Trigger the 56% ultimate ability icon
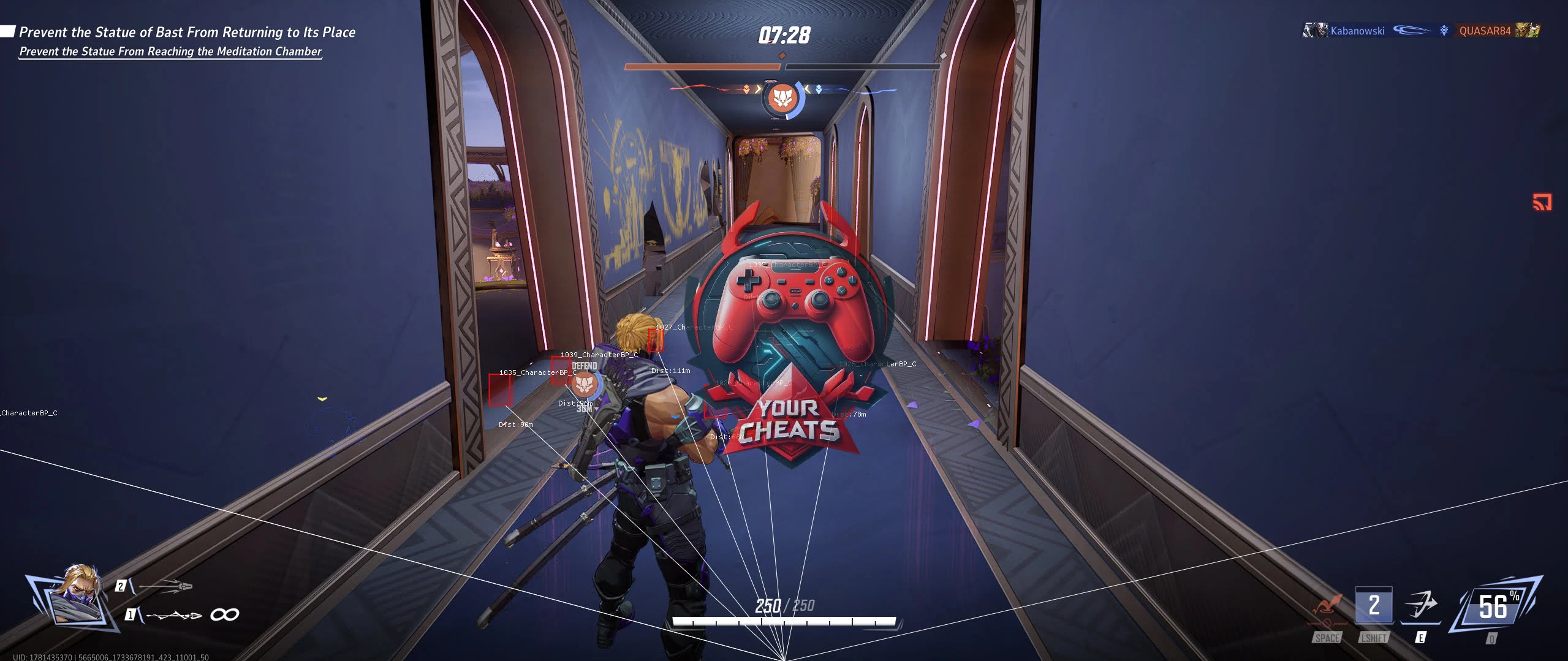1568x661 pixels. click(1494, 606)
